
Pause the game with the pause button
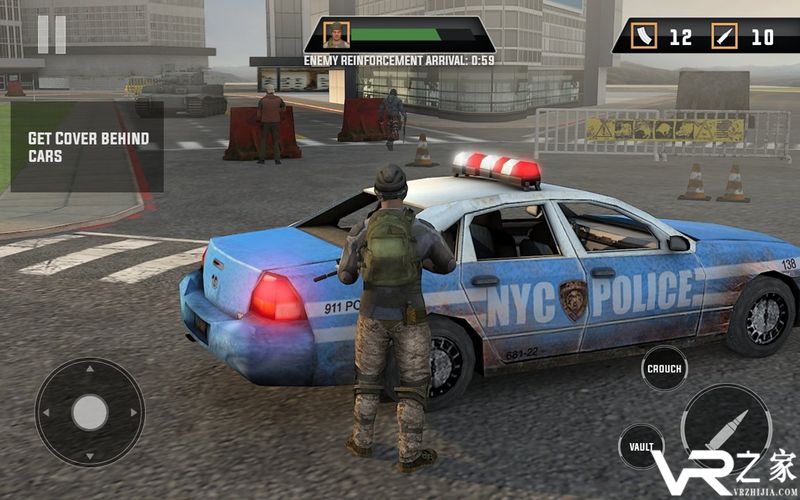click(x=51, y=35)
